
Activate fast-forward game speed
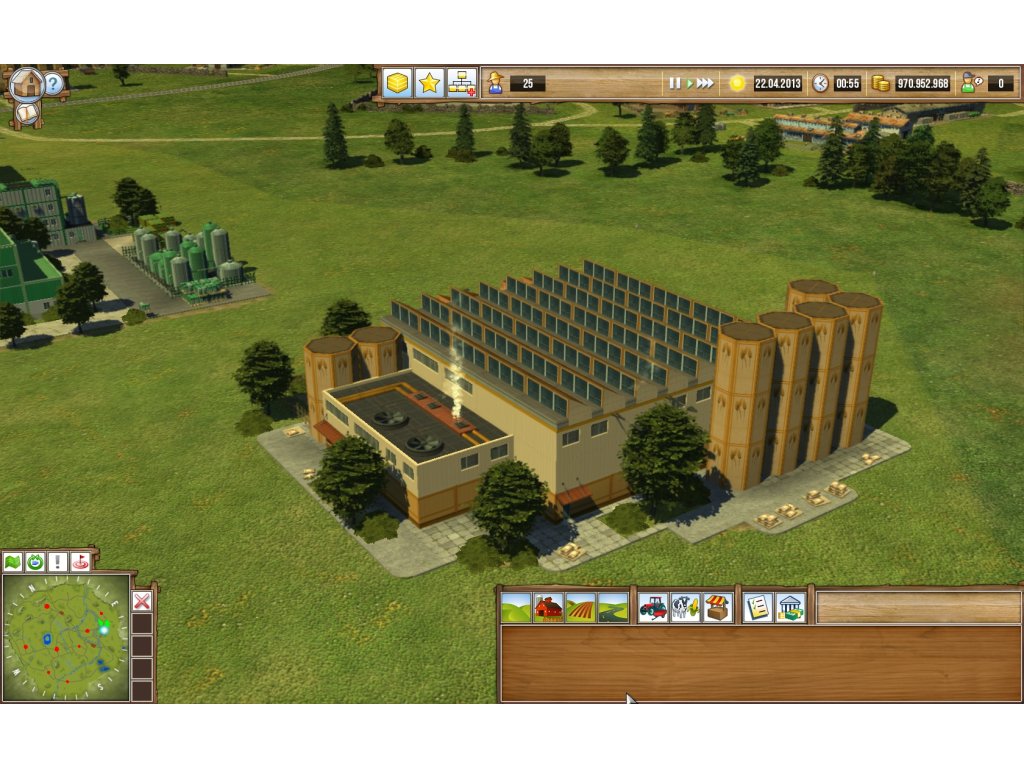click(705, 83)
